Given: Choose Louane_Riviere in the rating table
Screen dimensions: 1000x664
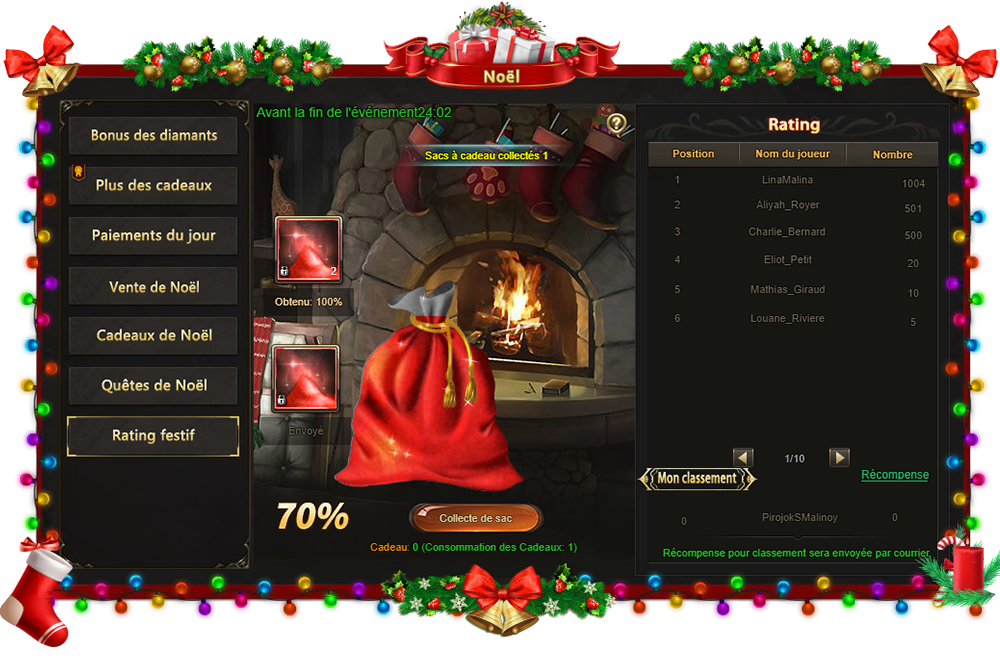Looking at the screenshot, I should 786,319.
